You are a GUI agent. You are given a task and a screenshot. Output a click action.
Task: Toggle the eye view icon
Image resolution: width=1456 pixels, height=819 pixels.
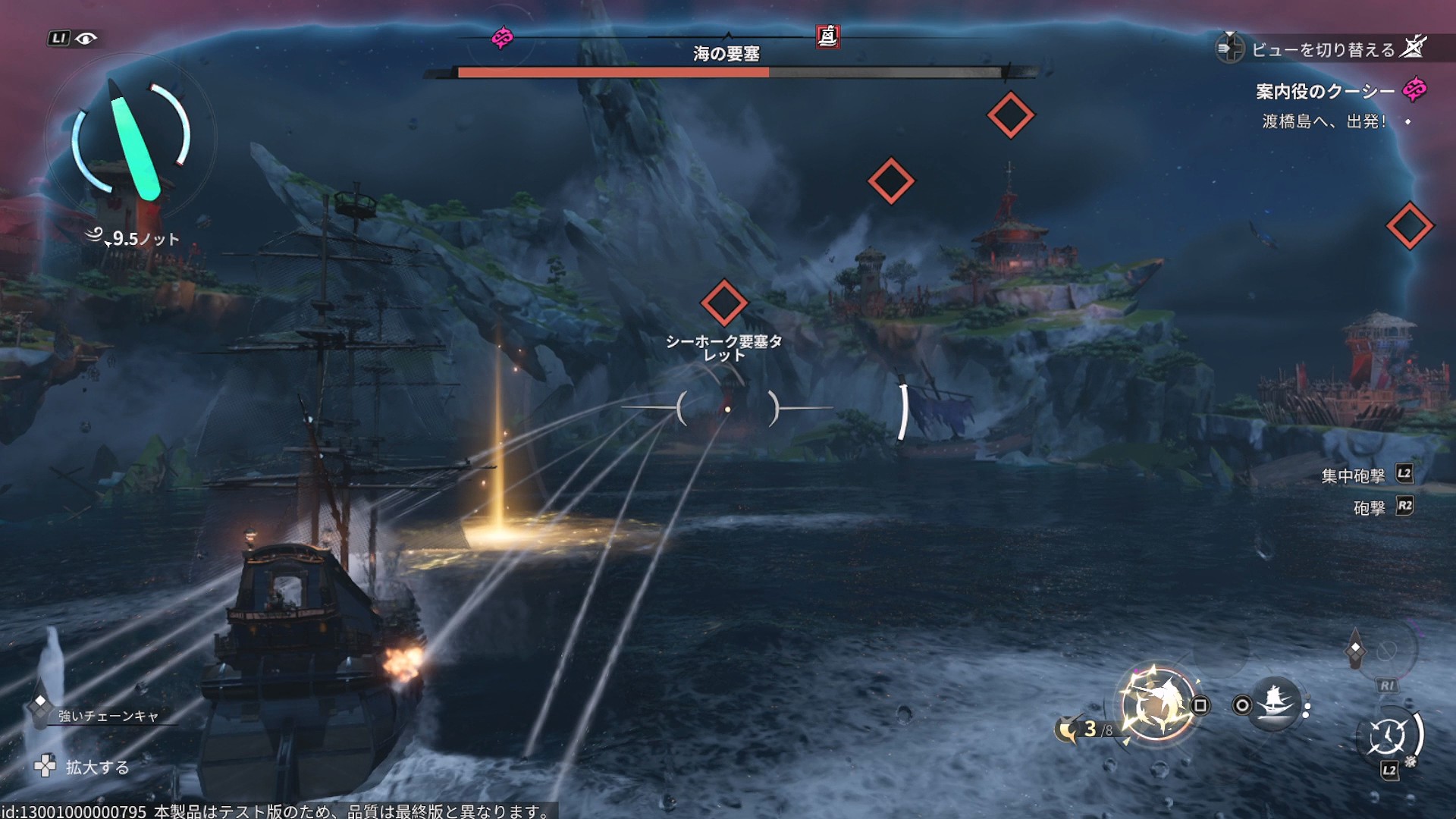(86, 39)
